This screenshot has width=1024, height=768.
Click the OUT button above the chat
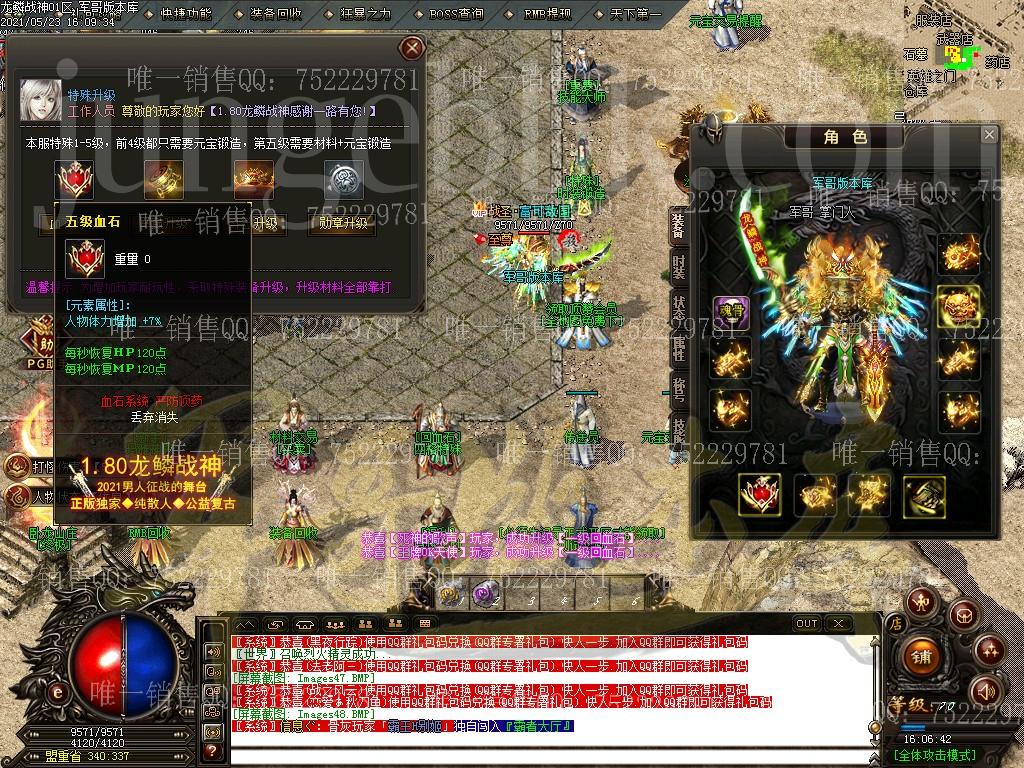[x=806, y=623]
